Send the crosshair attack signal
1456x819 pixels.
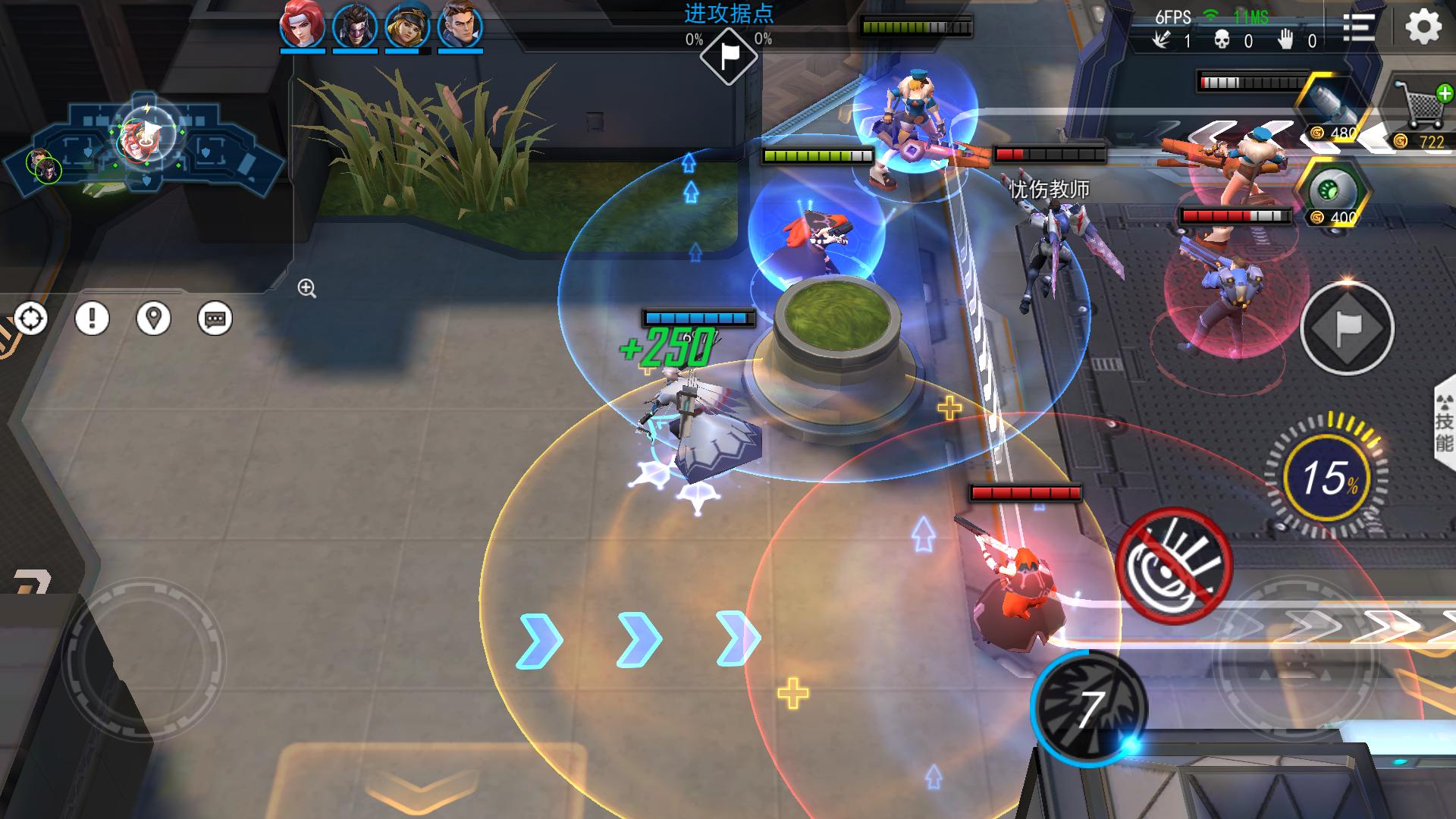[31, 318]
